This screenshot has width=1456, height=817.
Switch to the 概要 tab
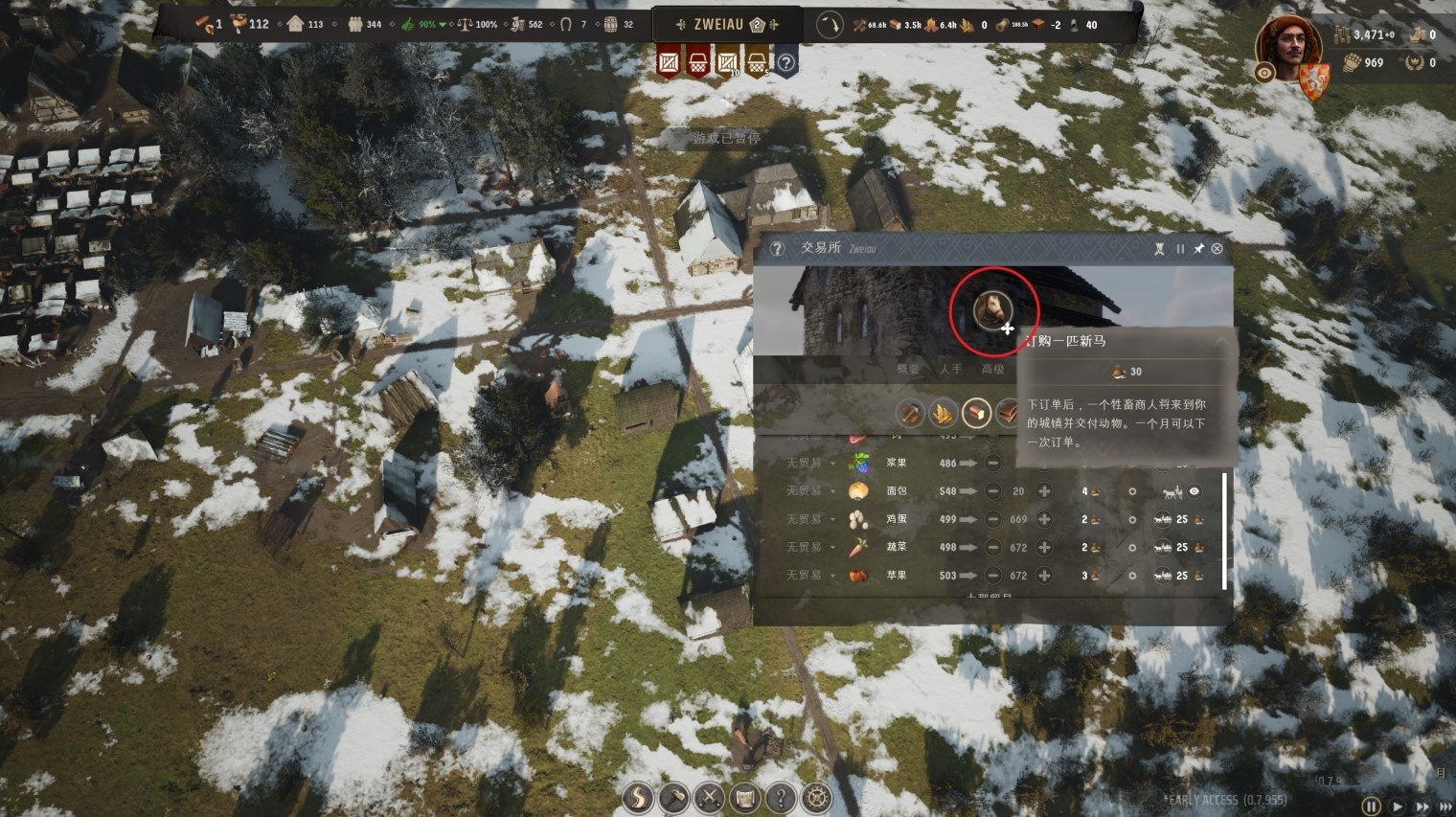(907, 369)
